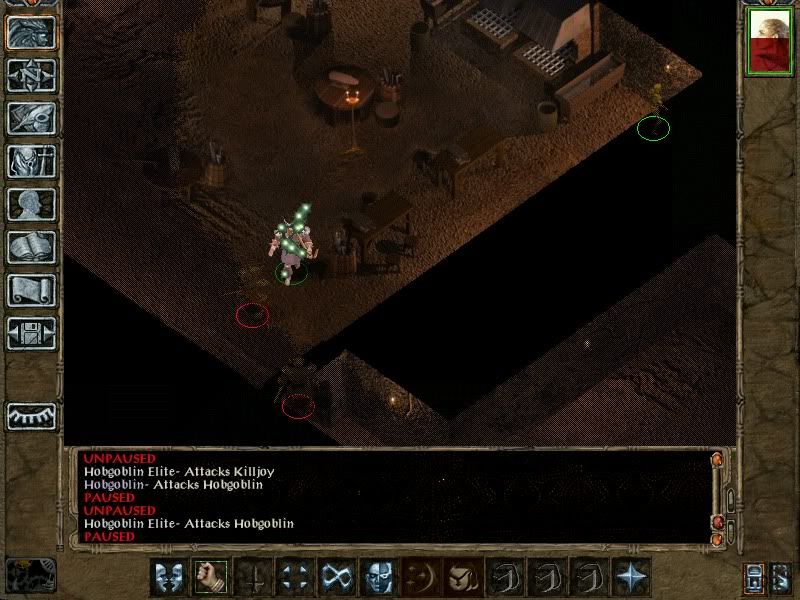This screenshot has width=800, height=600.
Task: Toggle the party AI lantern button
Action: (754, 578)
